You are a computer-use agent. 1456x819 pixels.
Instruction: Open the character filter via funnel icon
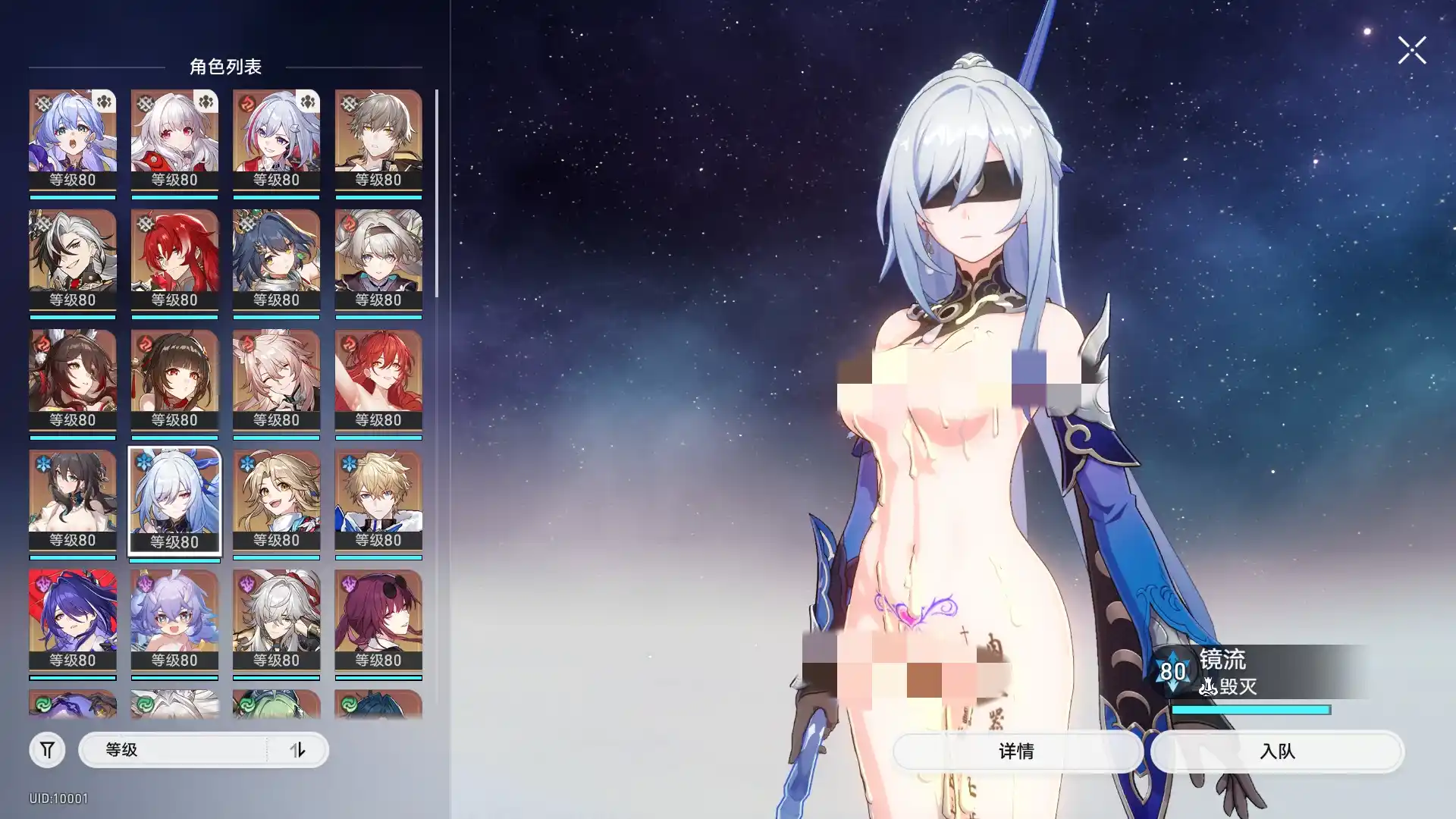47,749
